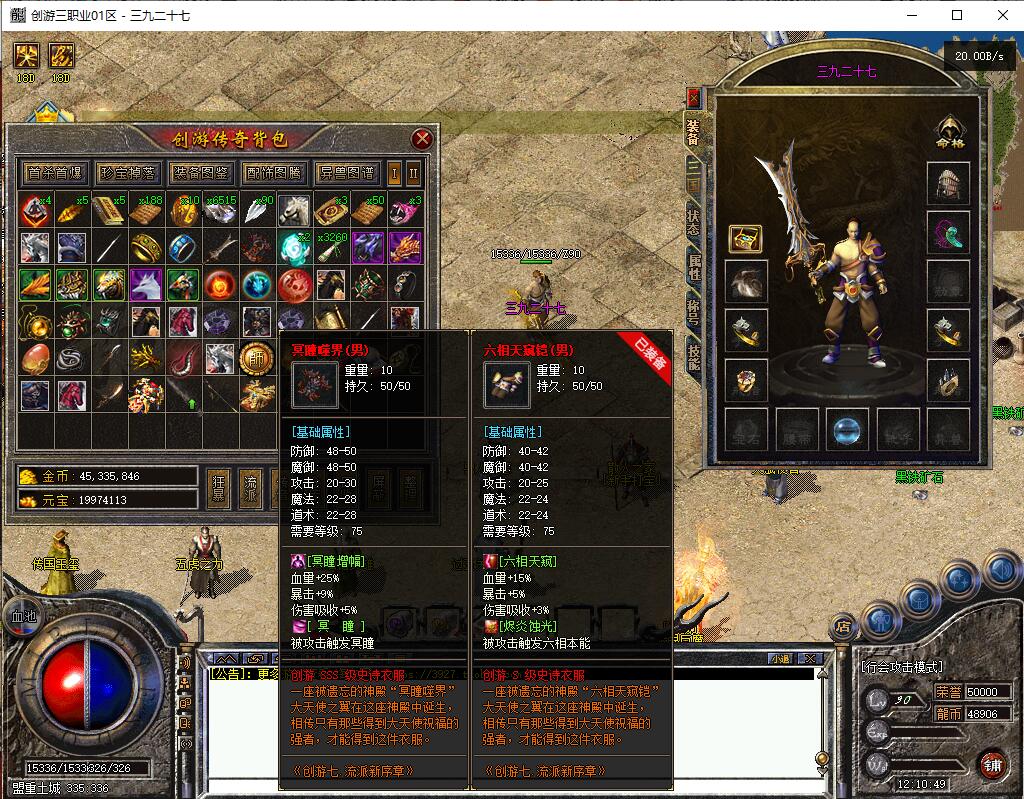Open the 店 shop button
Viewport: 1024px width, 799px height.
click(843, 627)
